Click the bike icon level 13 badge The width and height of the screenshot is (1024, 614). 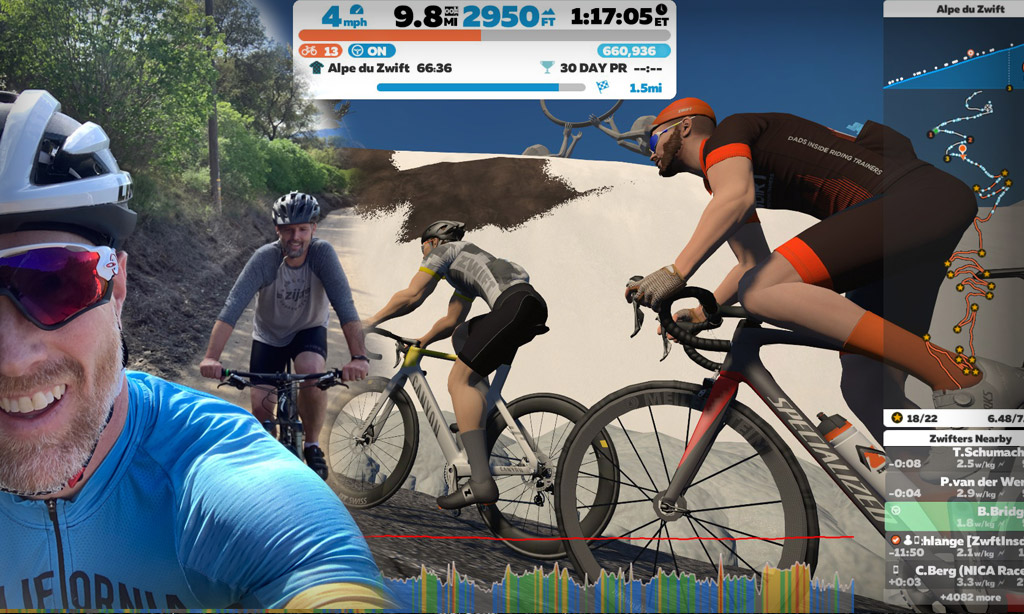coord(320,50)
